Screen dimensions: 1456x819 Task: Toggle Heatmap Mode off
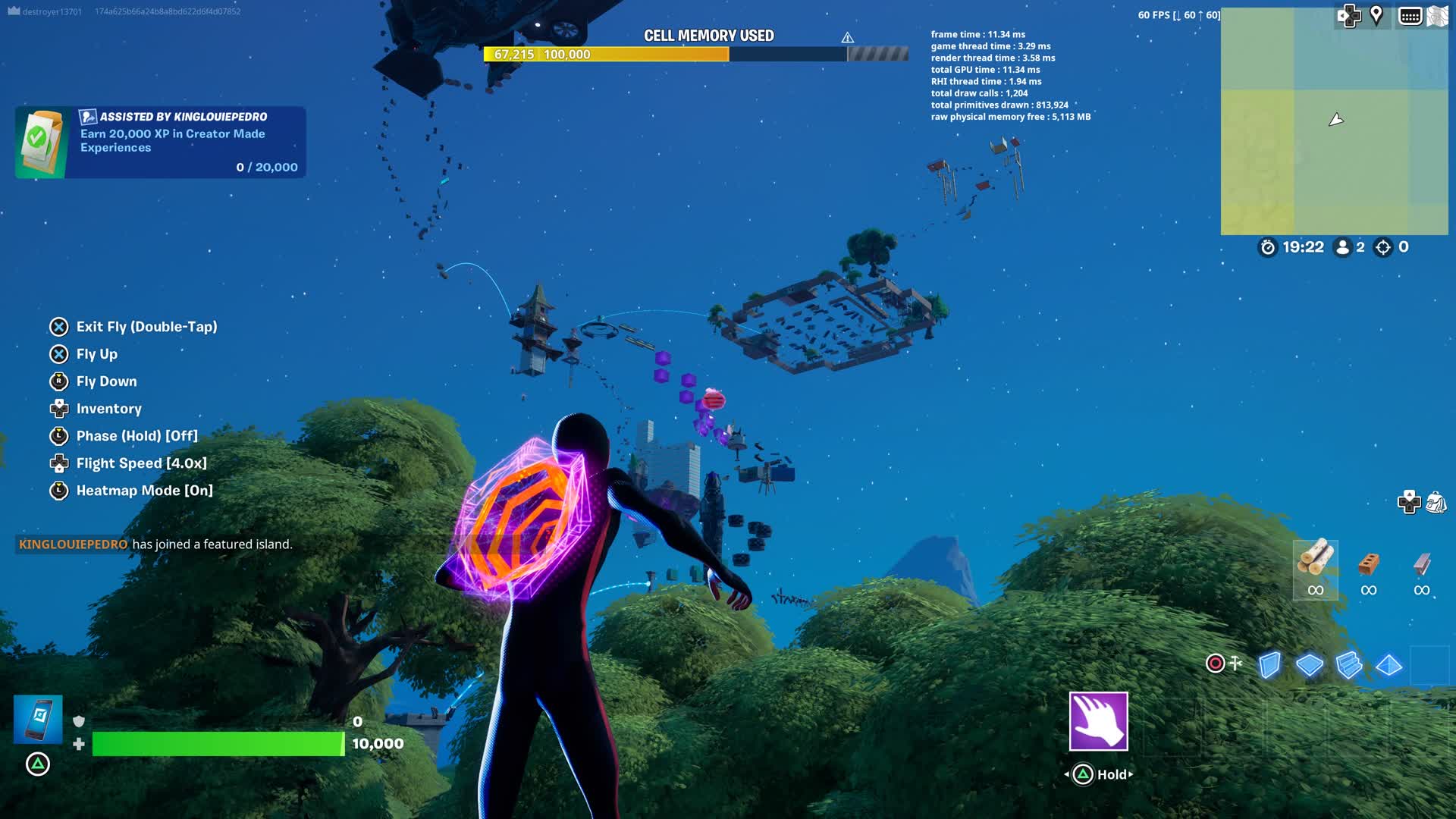[x=132, y=491]
